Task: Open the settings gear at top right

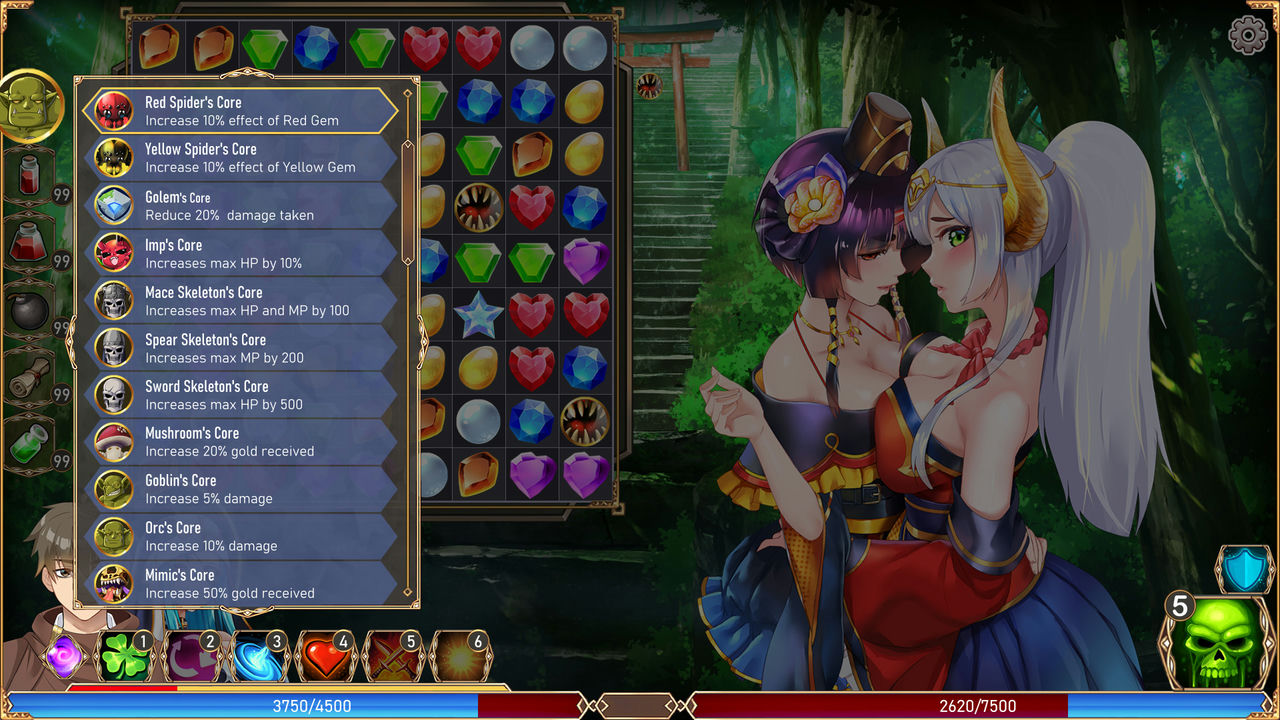Action: (x=1246, y=33)
